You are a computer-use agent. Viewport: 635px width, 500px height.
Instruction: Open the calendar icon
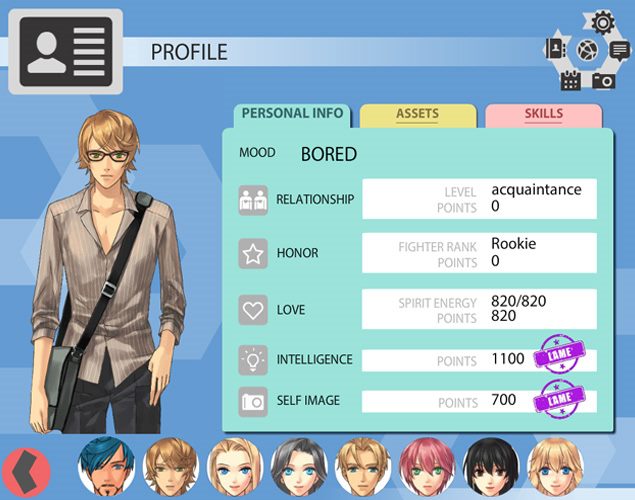pyautogui.click(x=571, y=80)
